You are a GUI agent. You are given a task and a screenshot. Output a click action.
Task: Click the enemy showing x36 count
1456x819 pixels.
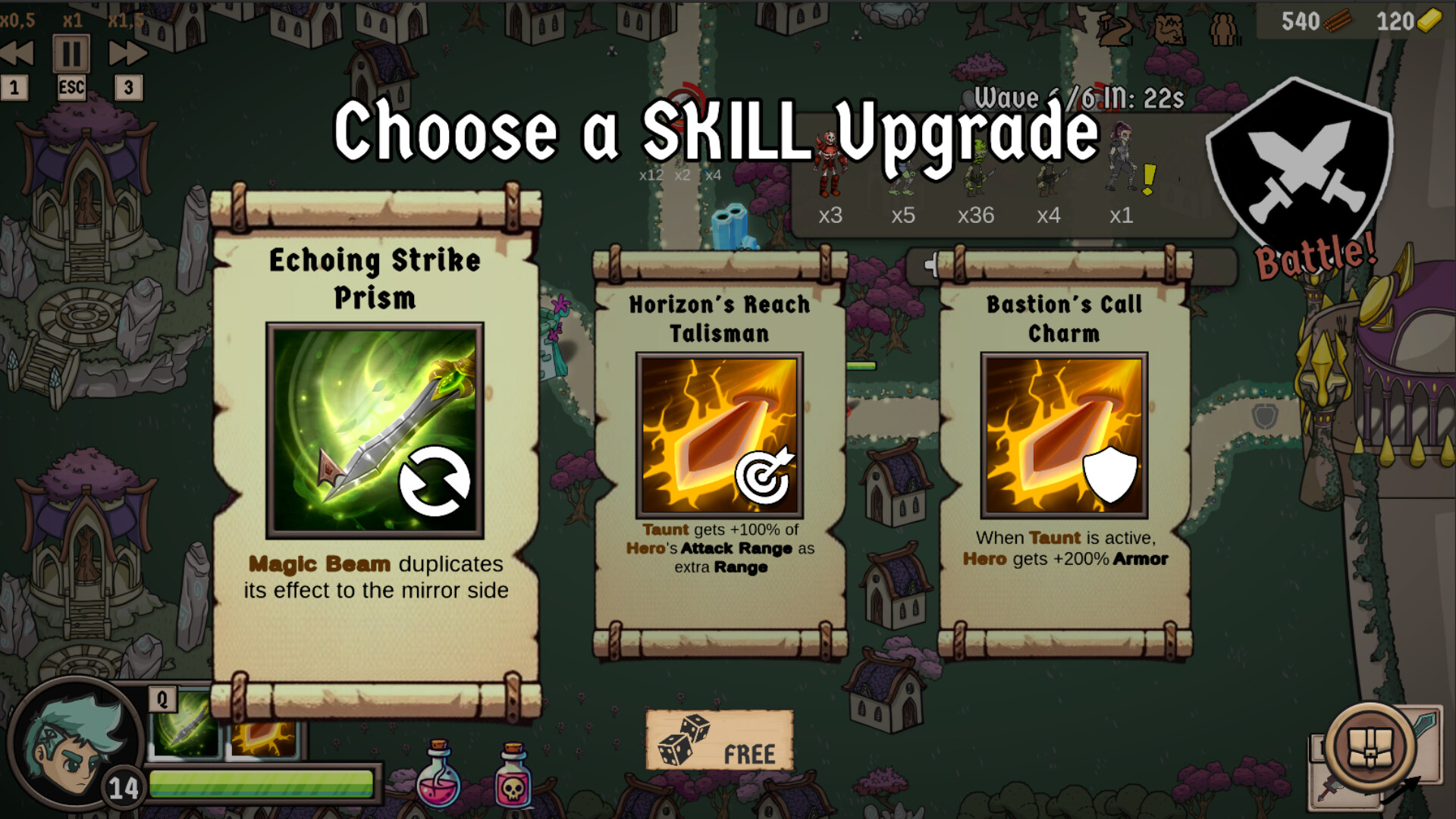(977, 182)
